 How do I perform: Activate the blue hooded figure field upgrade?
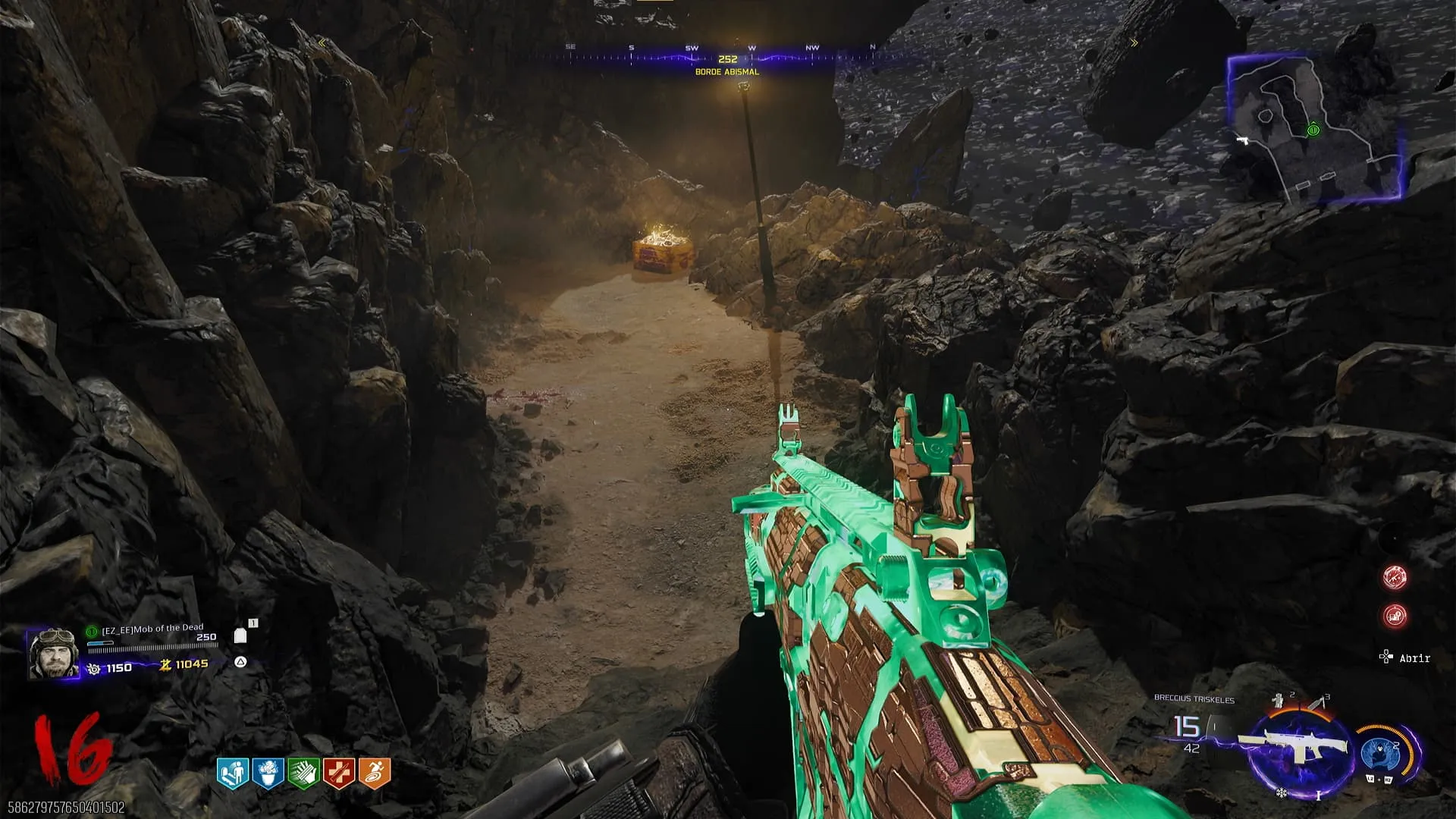(1379, 752)
